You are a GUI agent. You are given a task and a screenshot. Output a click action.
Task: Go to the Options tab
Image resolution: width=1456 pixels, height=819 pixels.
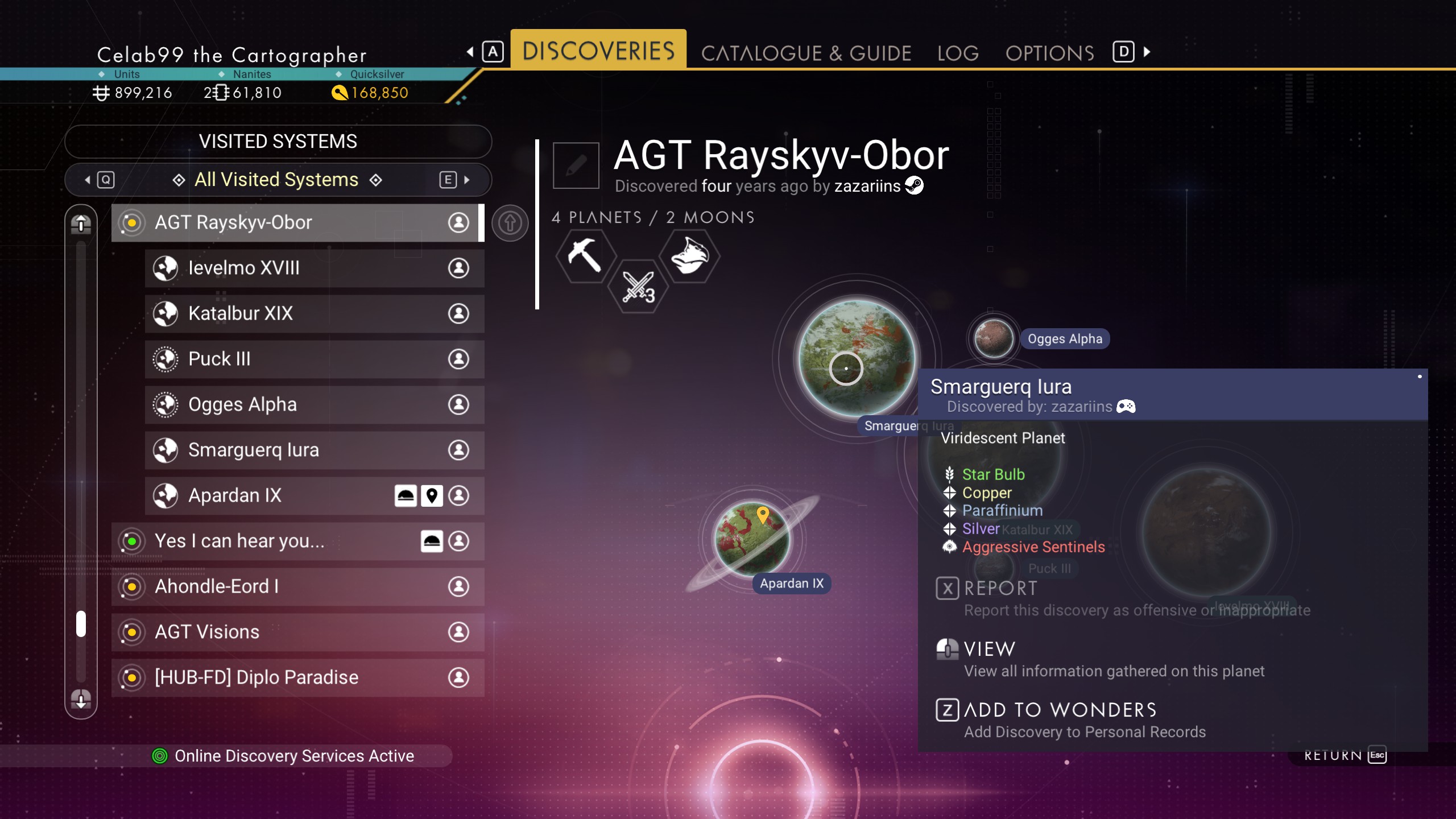(1049, 53)
